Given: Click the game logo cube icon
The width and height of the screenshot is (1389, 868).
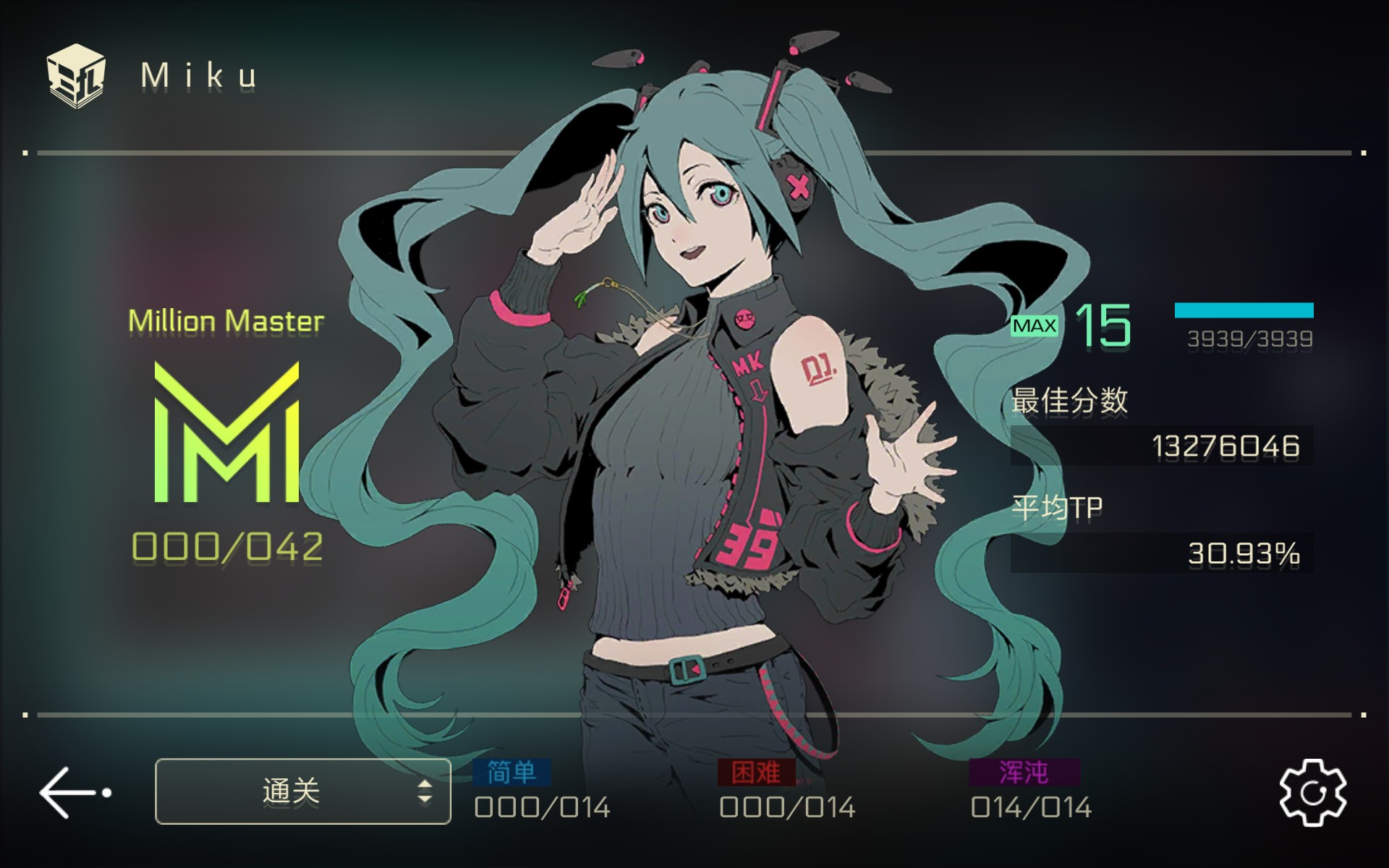Looking at the screenshot, I should [x=76, y=76].
